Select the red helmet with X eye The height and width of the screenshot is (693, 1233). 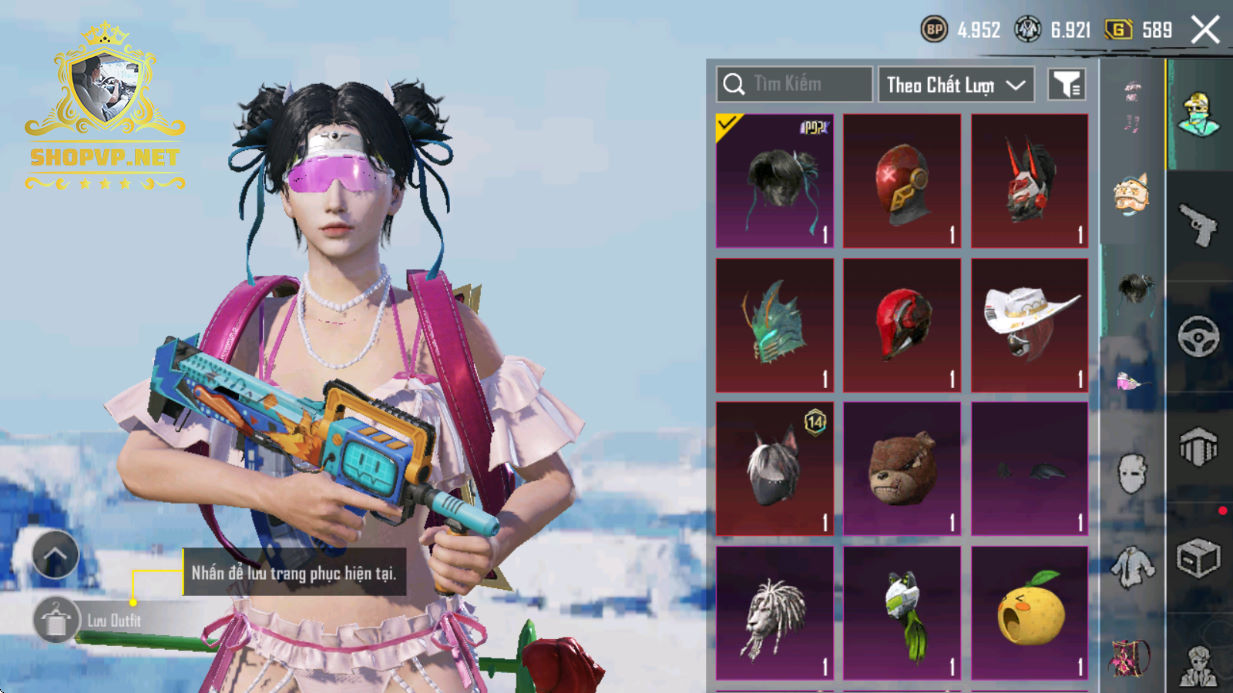click(x=902, y=181)
